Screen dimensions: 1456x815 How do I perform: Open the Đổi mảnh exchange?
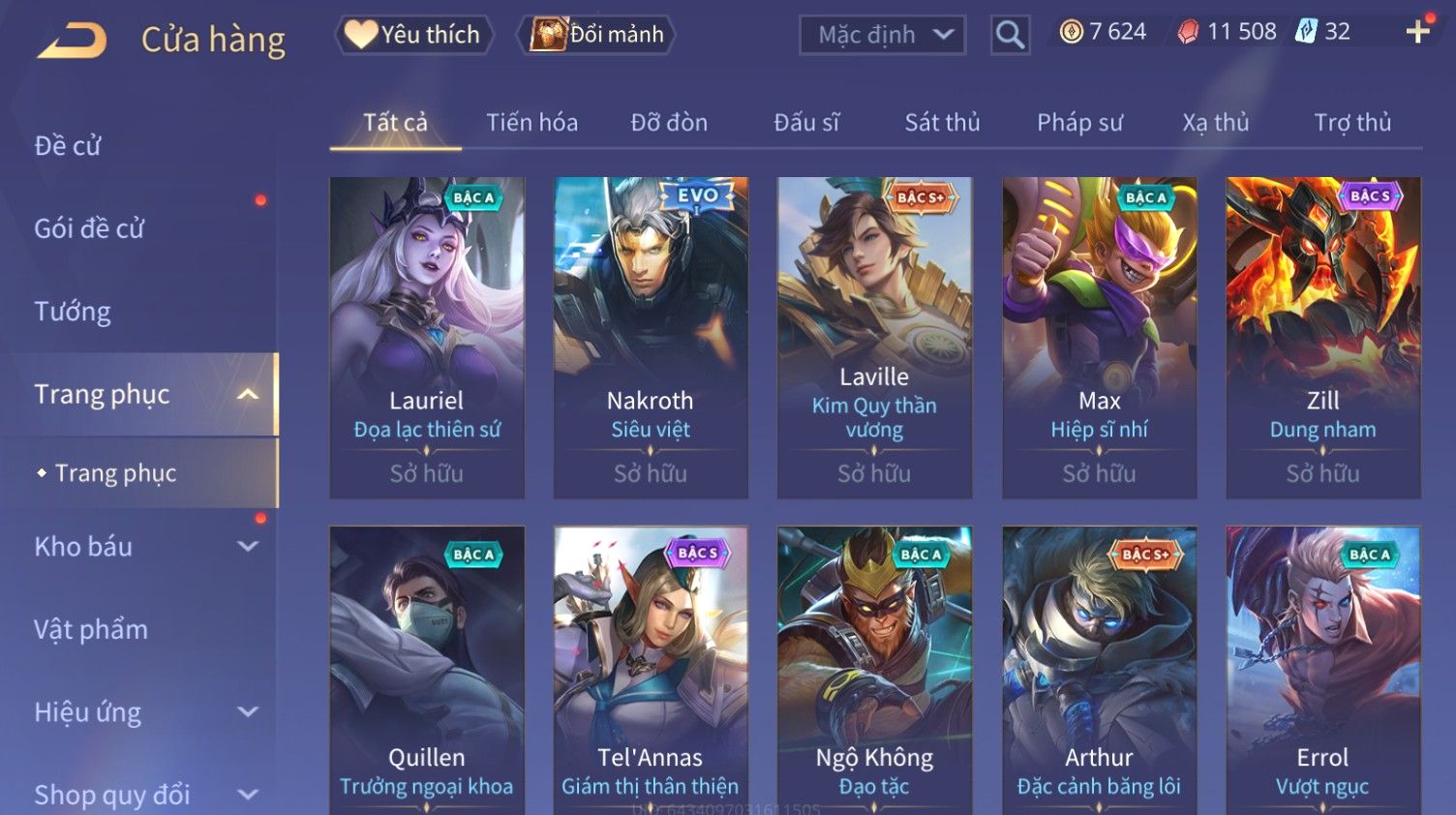click(x=597, y=35)
